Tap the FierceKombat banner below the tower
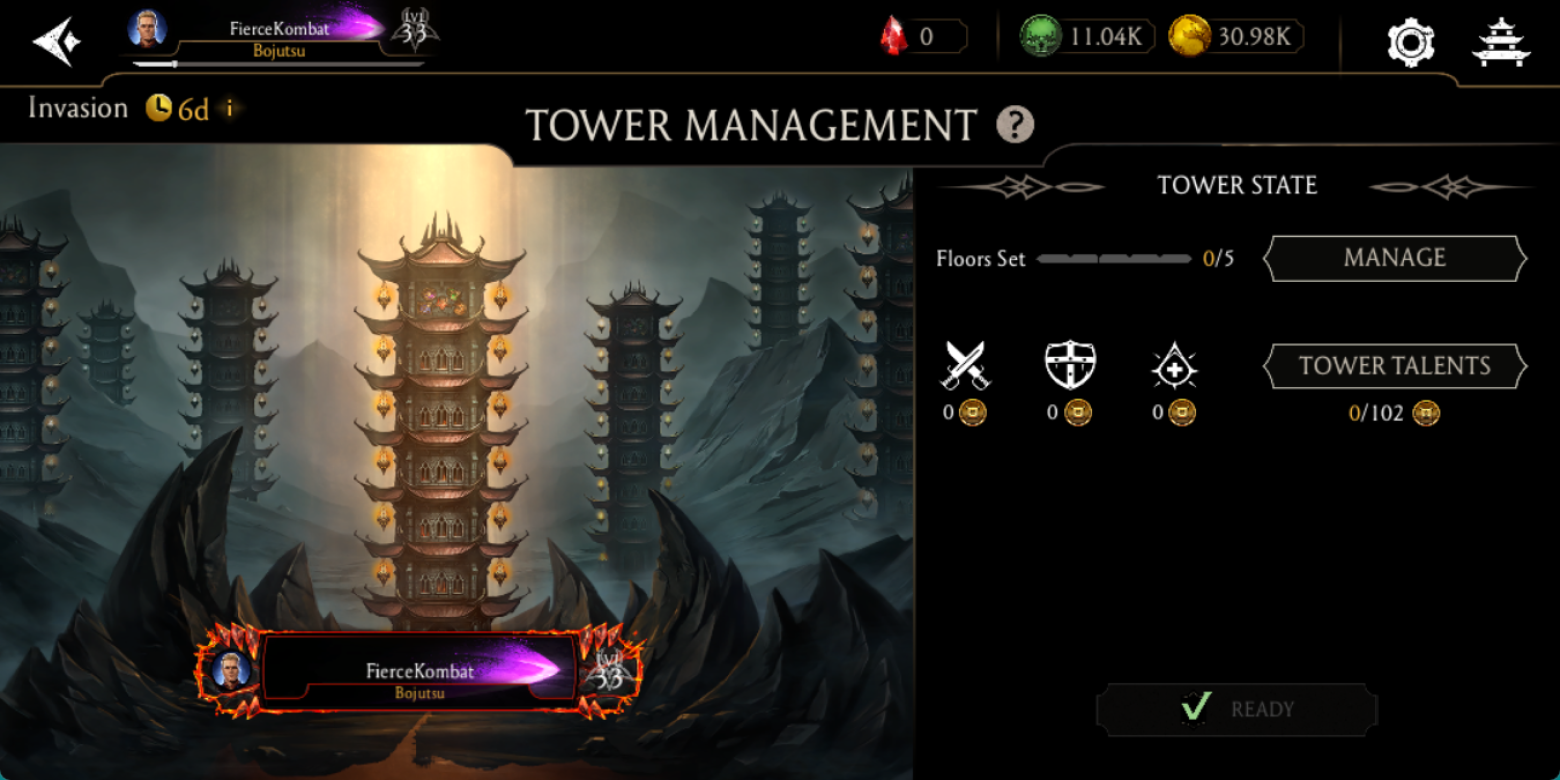 pos(420,671)
